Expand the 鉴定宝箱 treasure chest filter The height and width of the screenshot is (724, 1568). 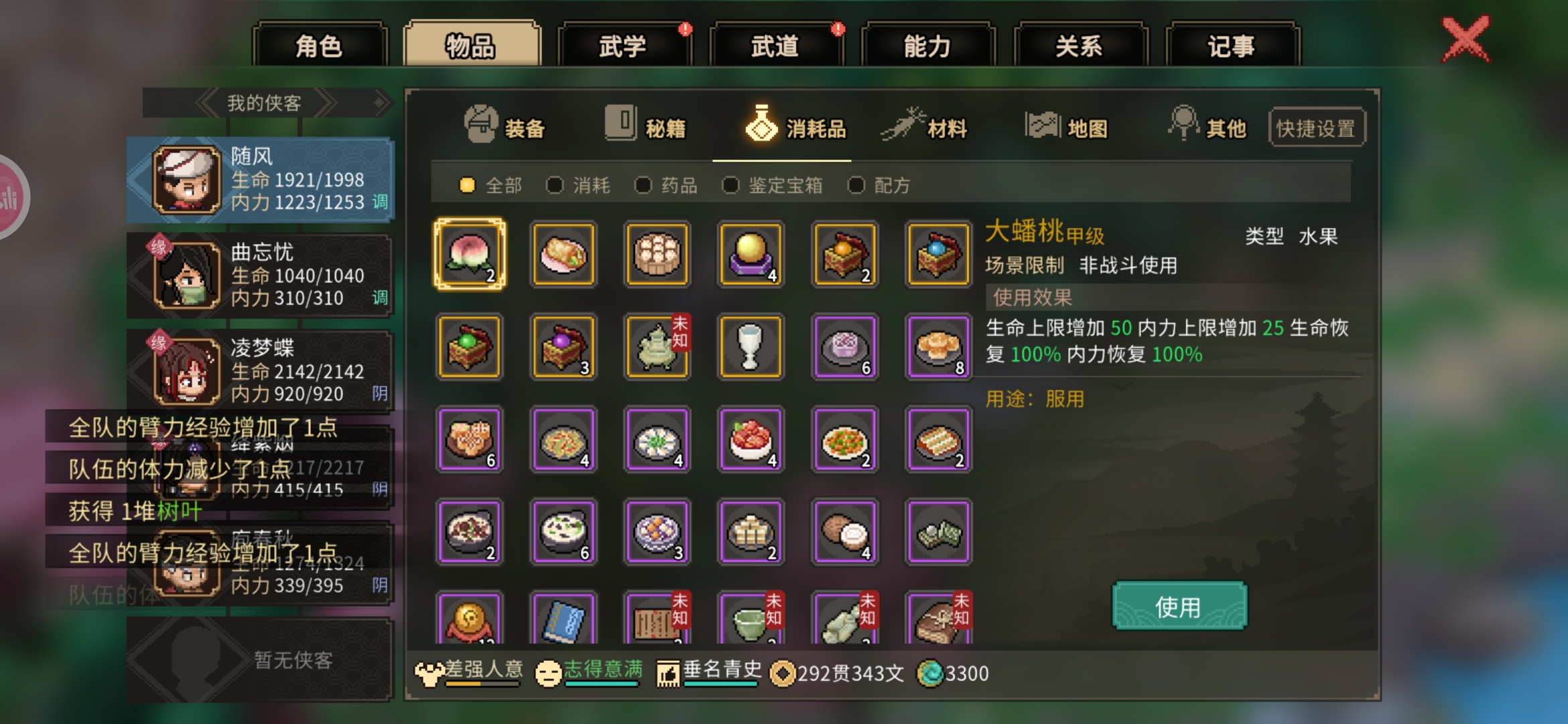(x=730, y=186)
